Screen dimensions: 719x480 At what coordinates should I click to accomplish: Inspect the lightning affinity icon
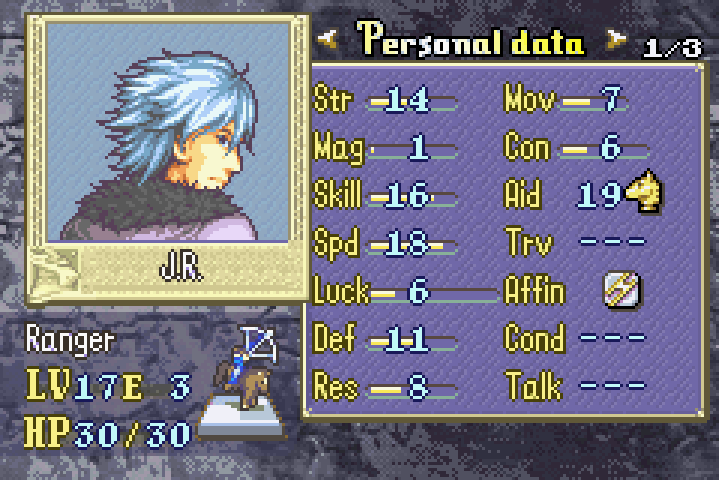tap(622, 290)
